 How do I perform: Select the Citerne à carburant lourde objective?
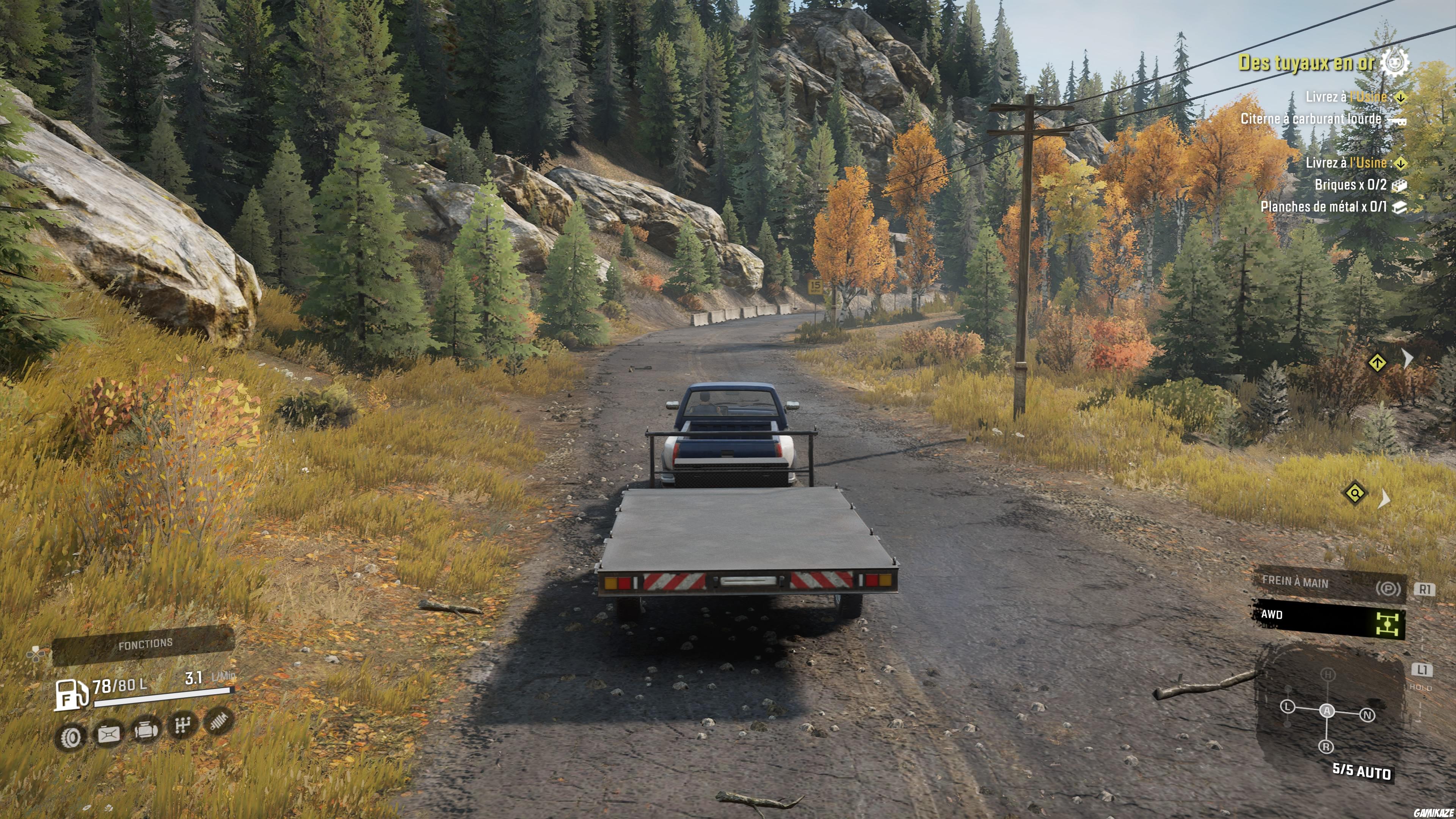(1310, 119)
